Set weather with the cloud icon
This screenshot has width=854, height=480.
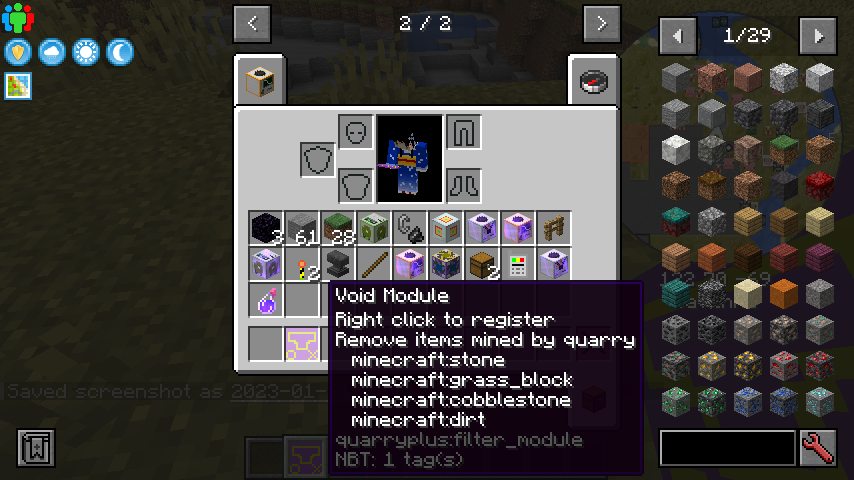tap(52, 51)
